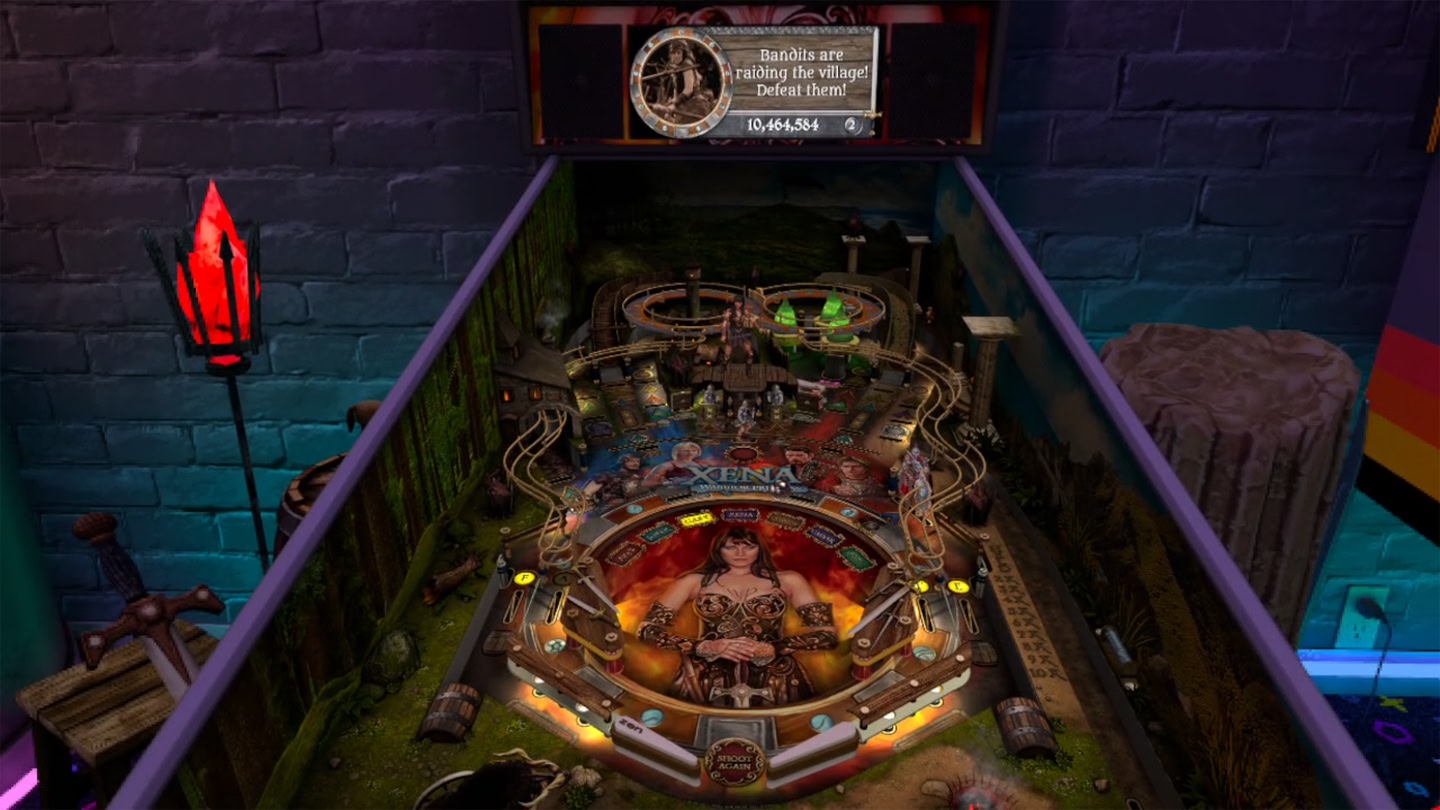The width and height of the screenshot is (1440, 810).
Task: Click the score readout showing 10,464,584
Action: click(x=785, y=125)
